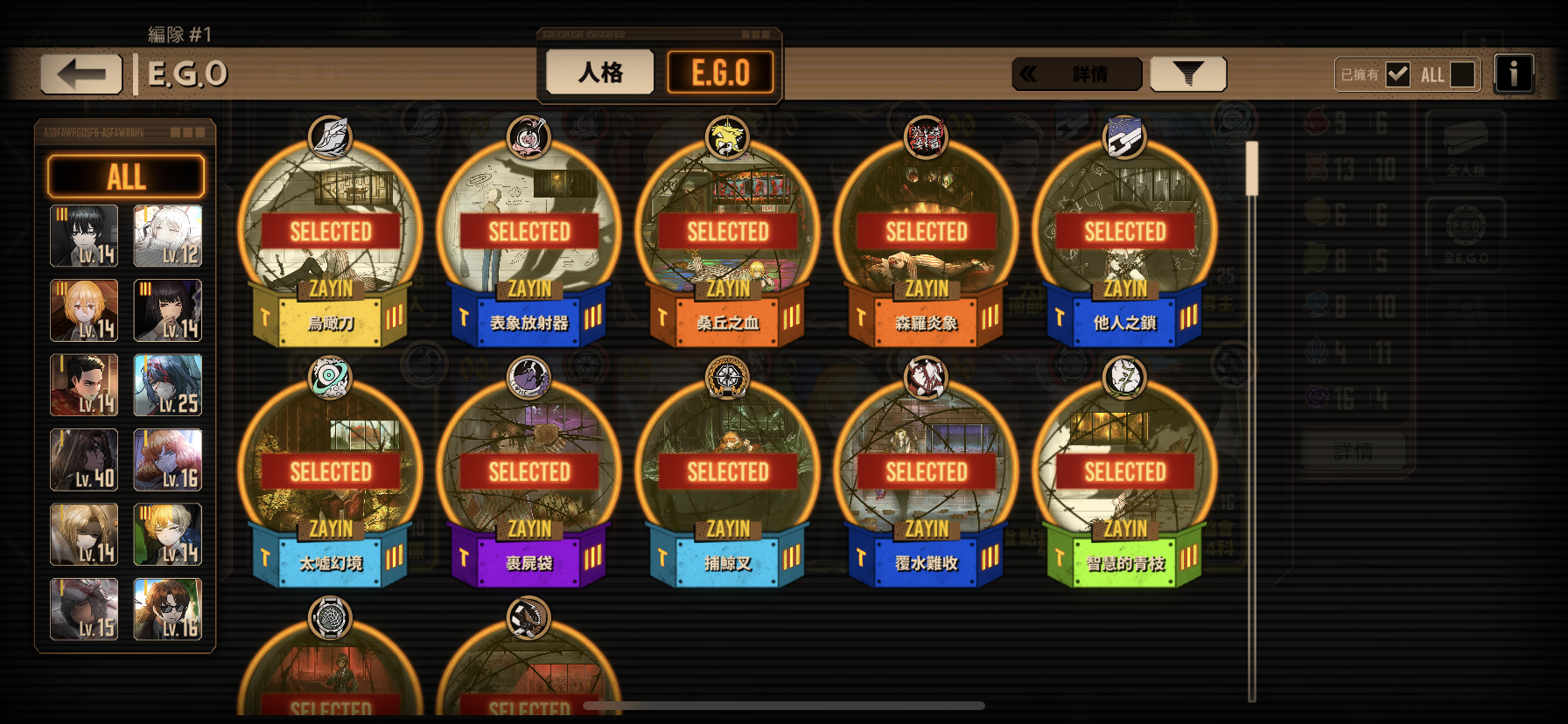1568x724 pixels.
Task: Open 詳情 in the right panel
Action: 1354,451
